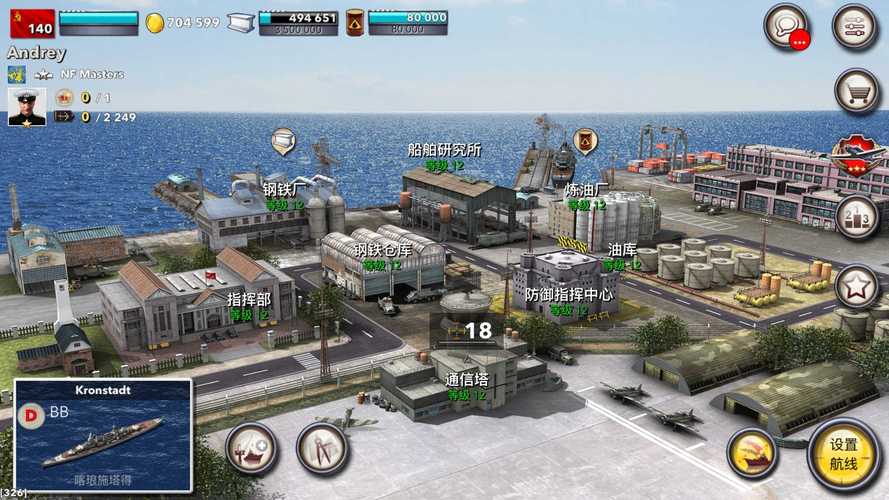Collect oil from the barrel icon above 炼油厂
The width and height of the screenshot is (889, 500).
pos(585,141)
